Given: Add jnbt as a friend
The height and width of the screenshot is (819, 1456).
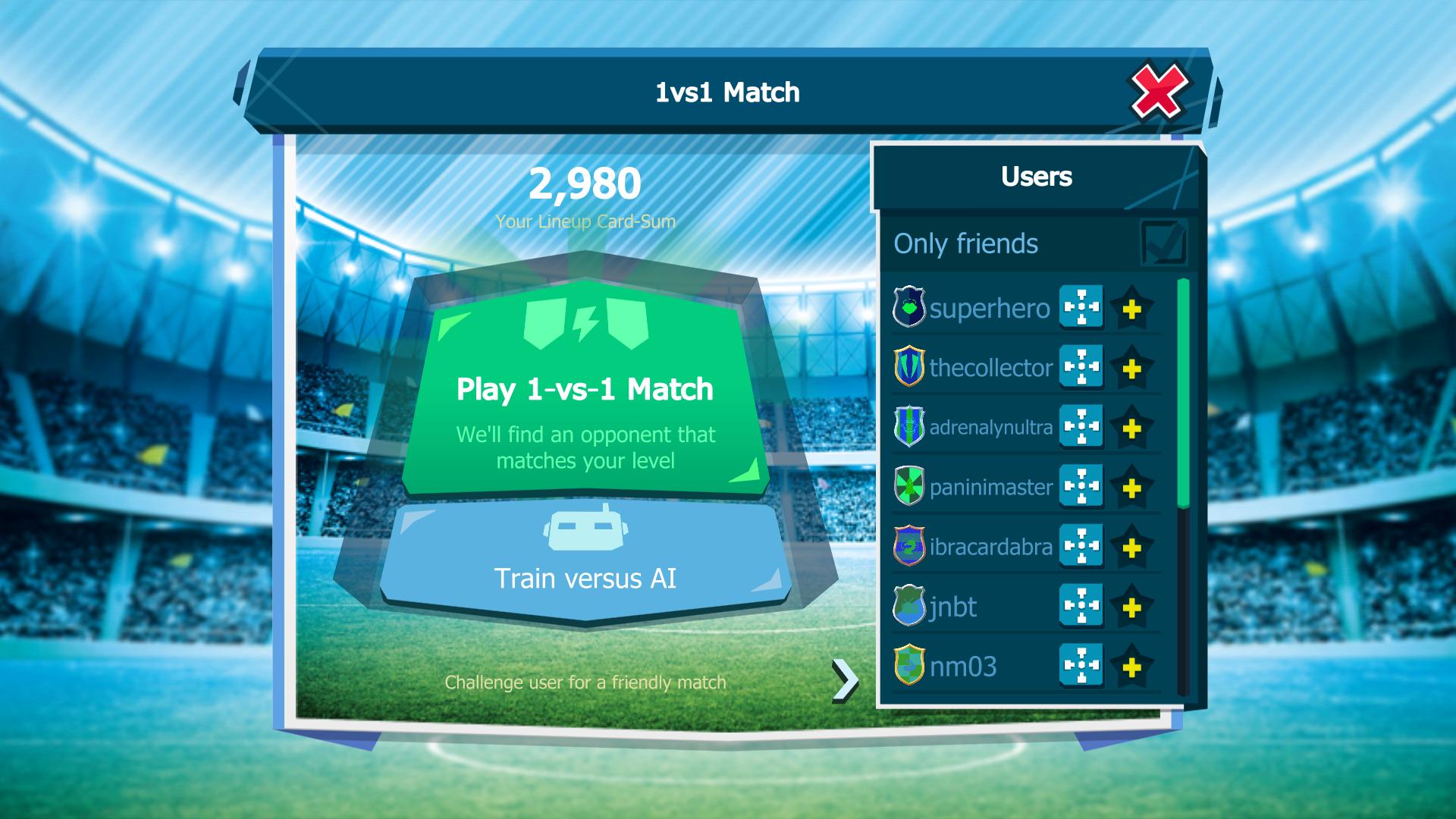Looking at the screenshot, I should click(1131, 607).
